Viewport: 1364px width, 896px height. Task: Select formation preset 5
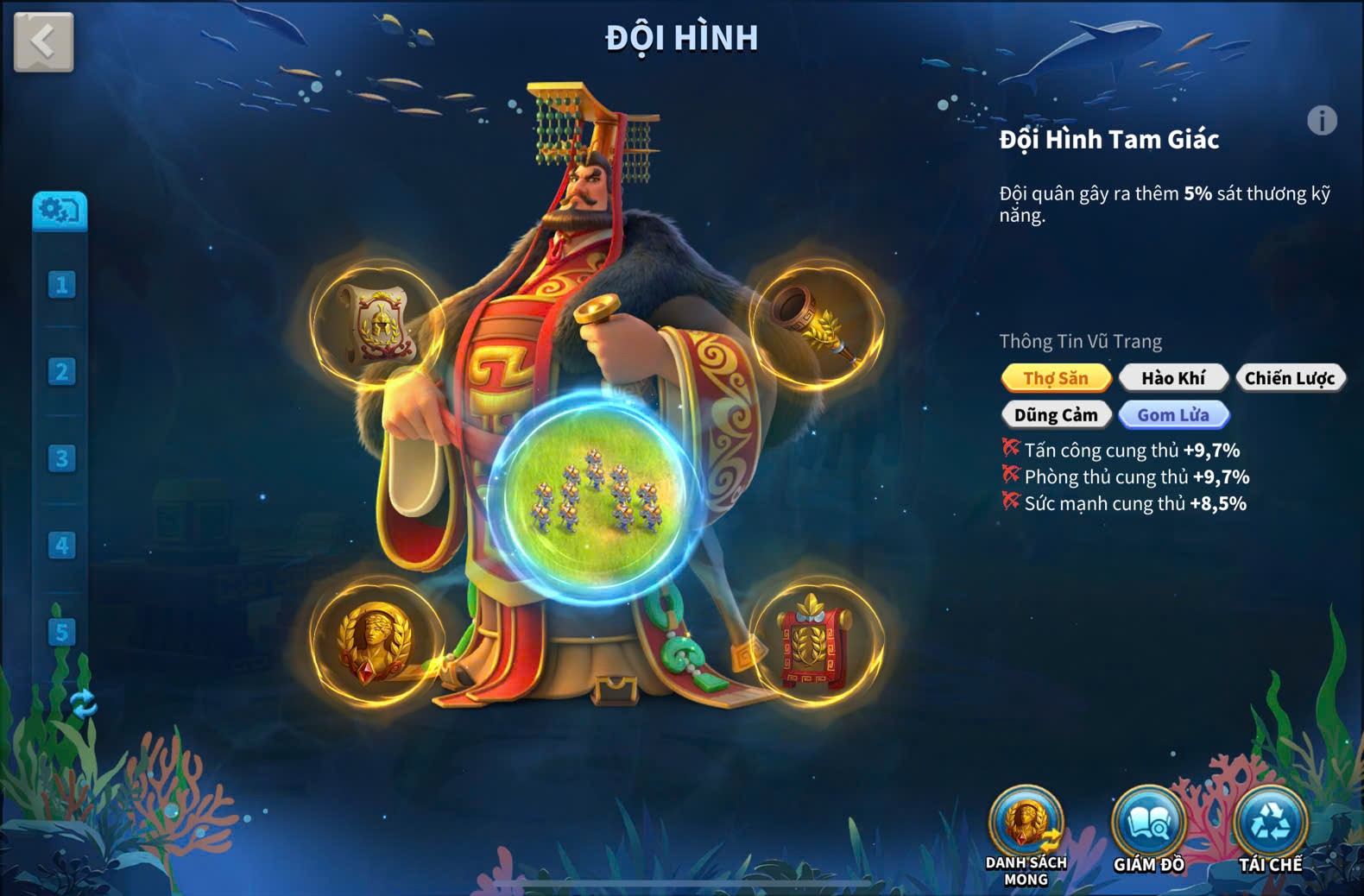tap(61, 632)
